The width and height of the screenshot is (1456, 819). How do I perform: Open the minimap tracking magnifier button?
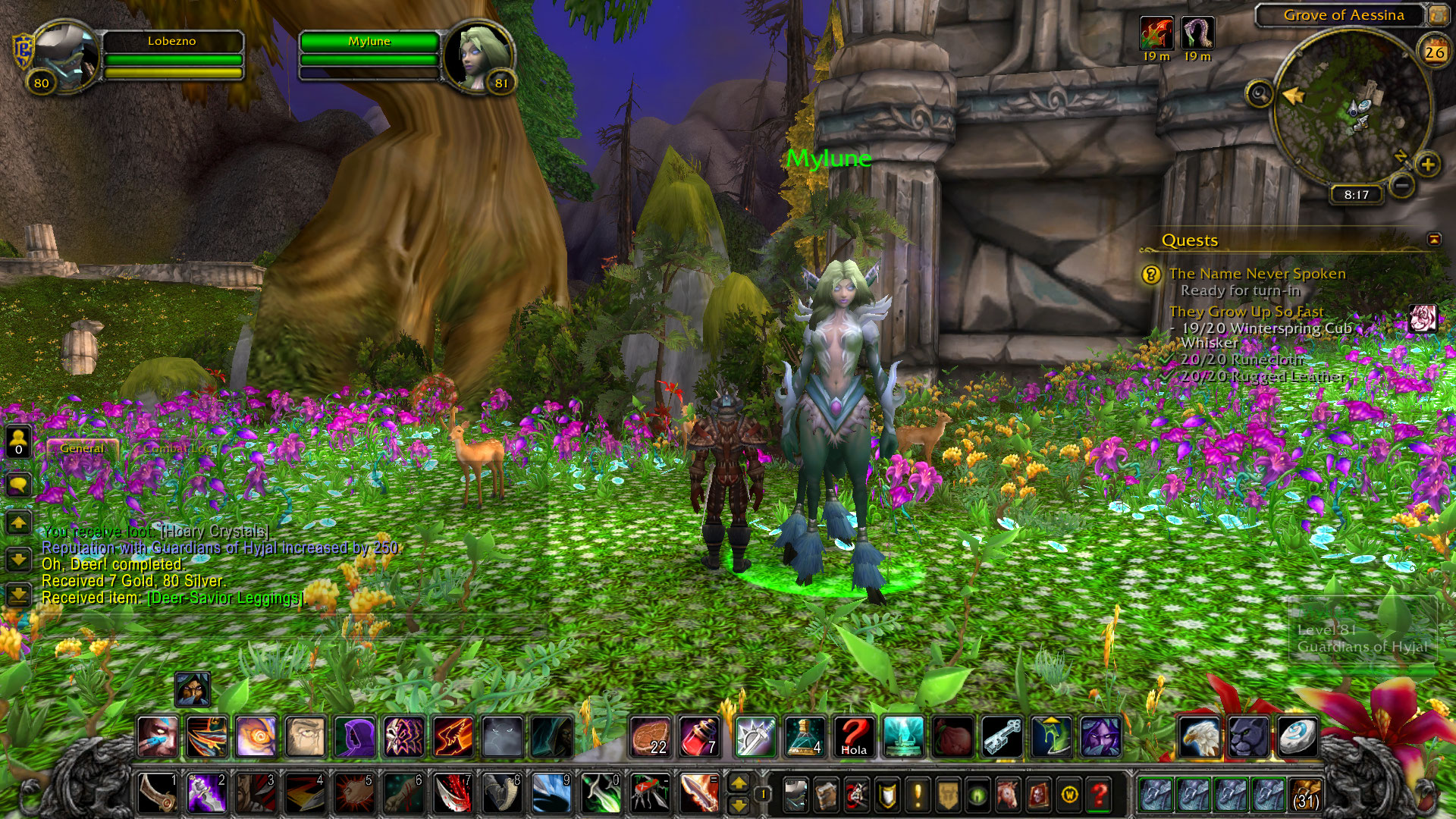1260,94
